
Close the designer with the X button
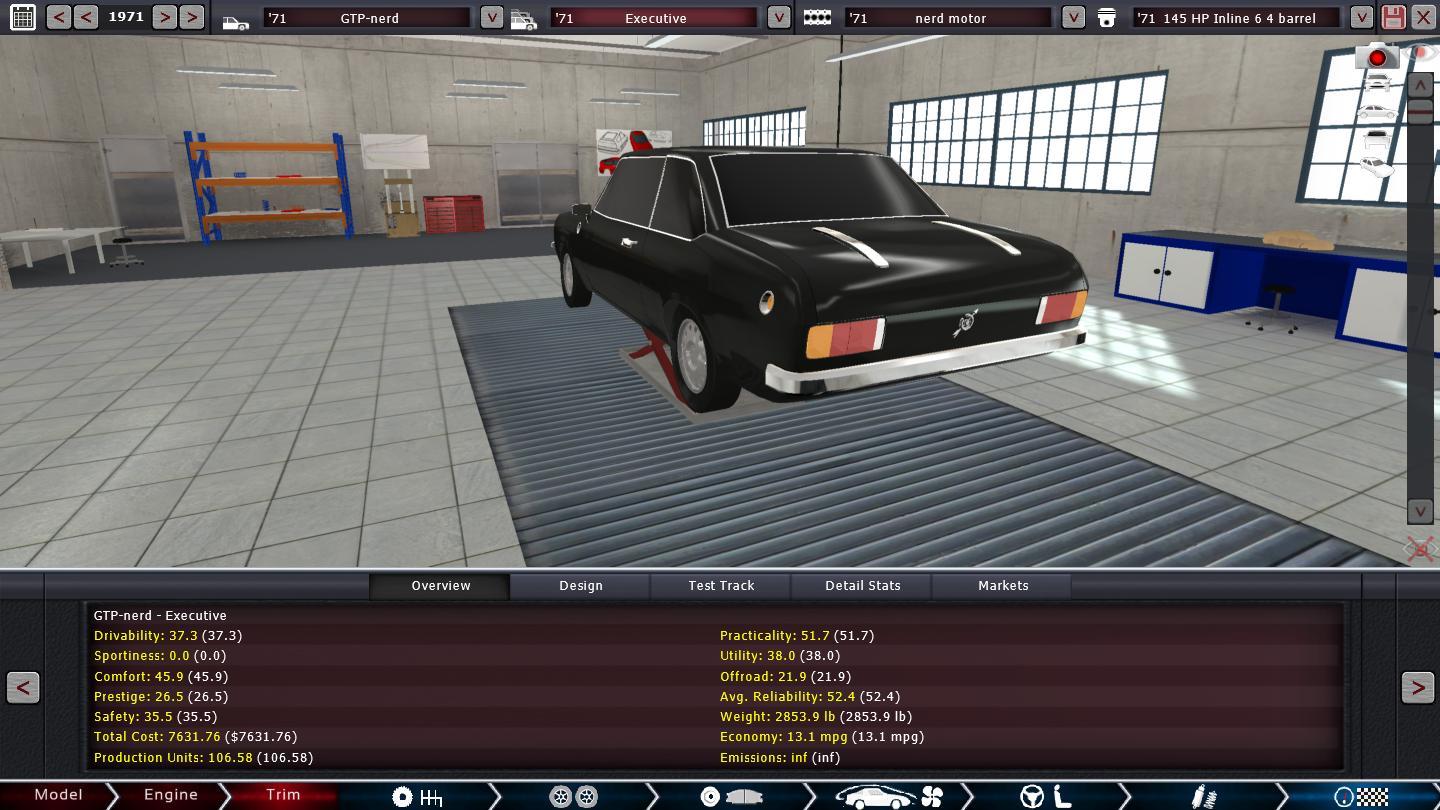pos(1423,17)
